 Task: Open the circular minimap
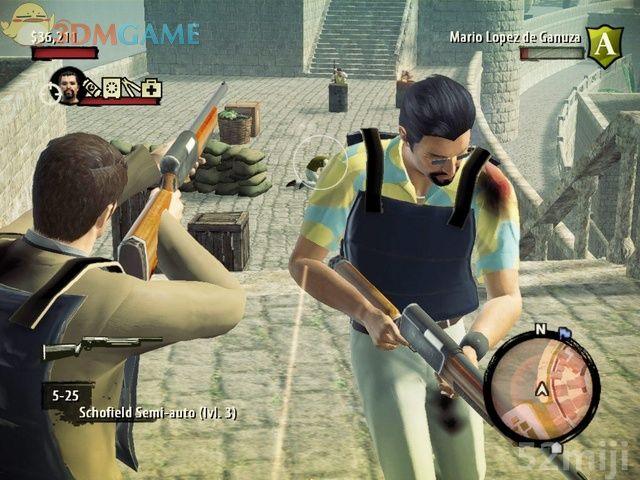click(542, 386)
